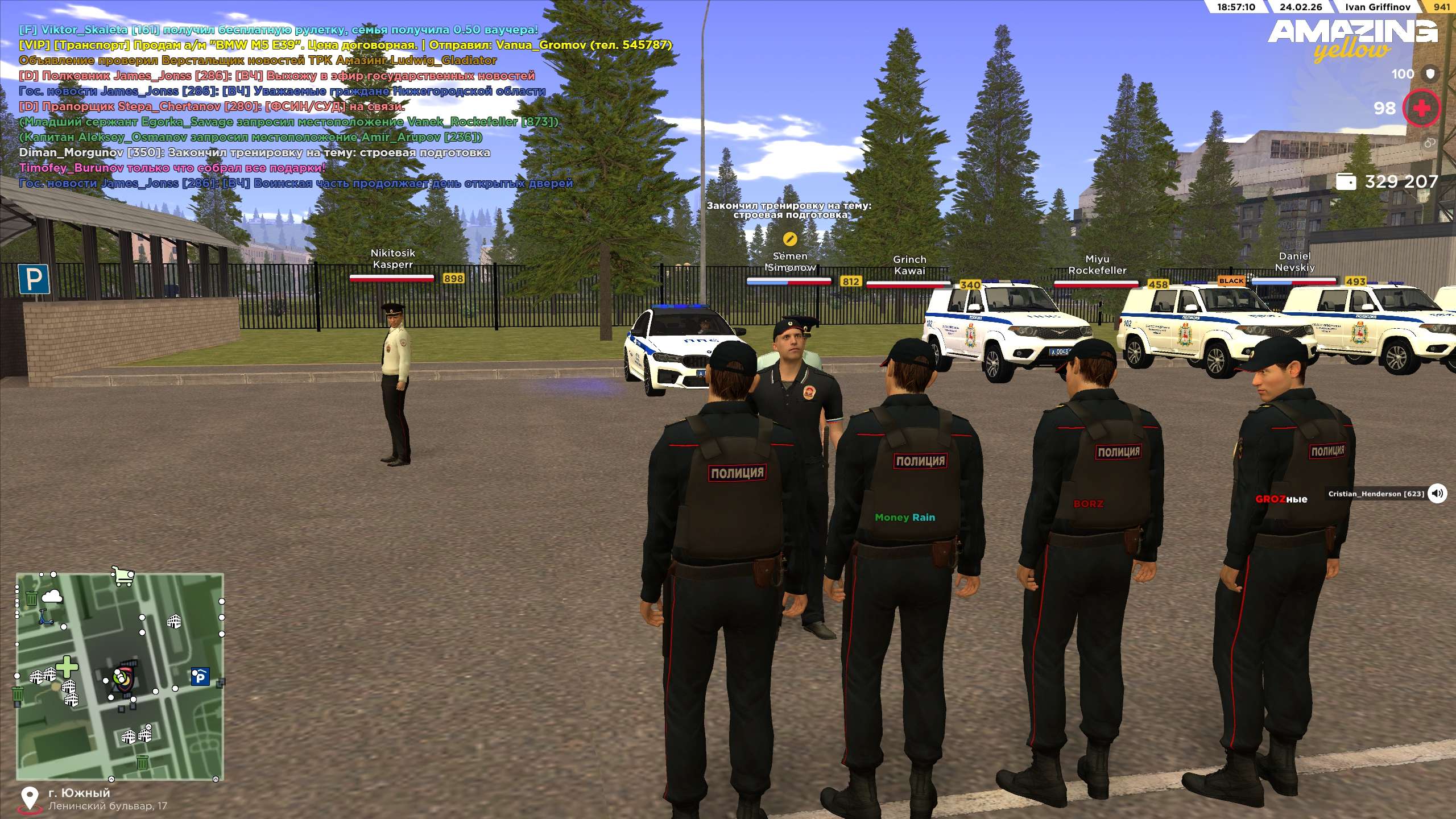Click the handcuffs status icon
Screen dimensions: 1456x819
(x=1430, y=143)
